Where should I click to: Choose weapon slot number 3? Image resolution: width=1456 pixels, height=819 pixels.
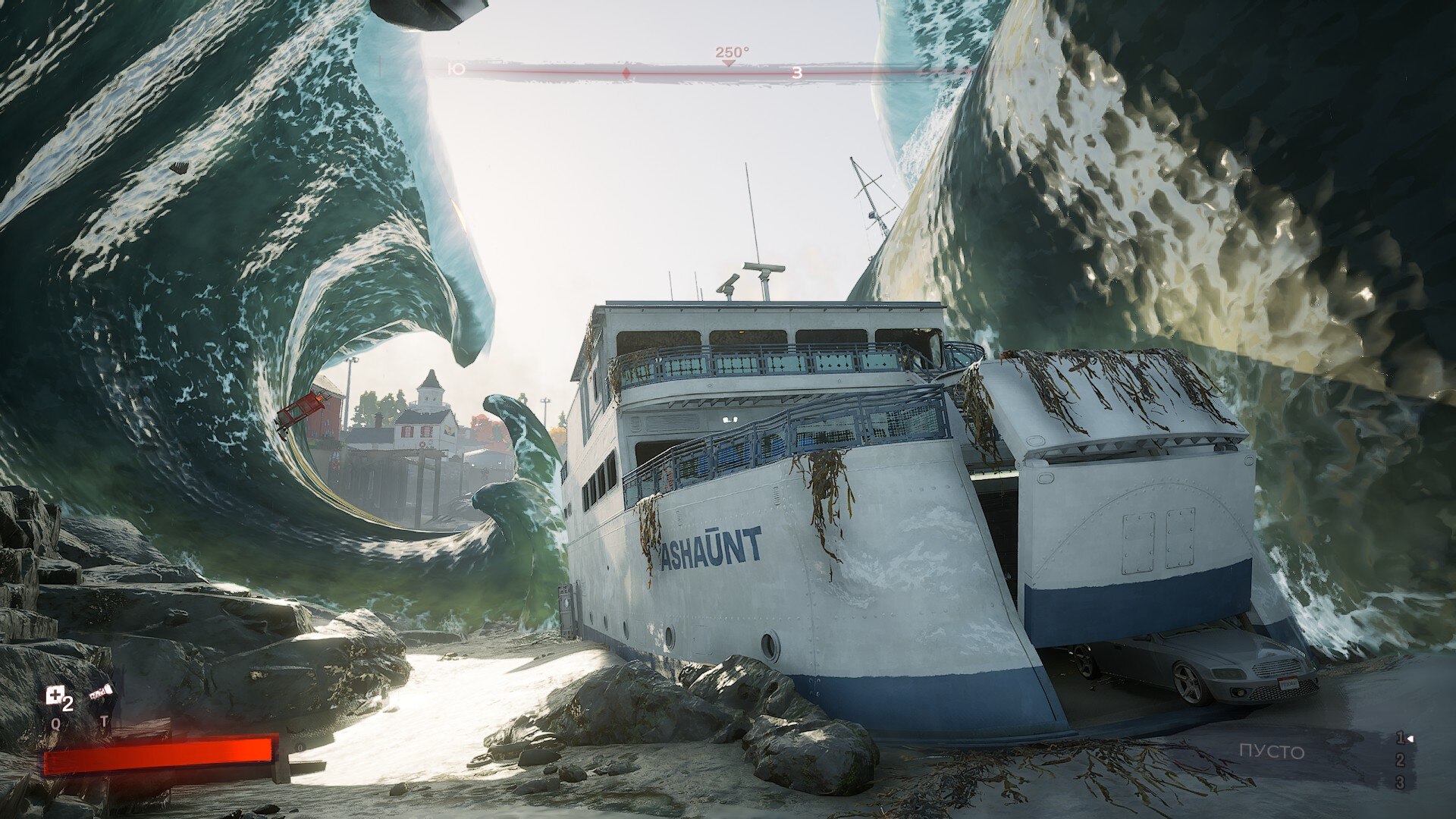tap(1400, 783)
